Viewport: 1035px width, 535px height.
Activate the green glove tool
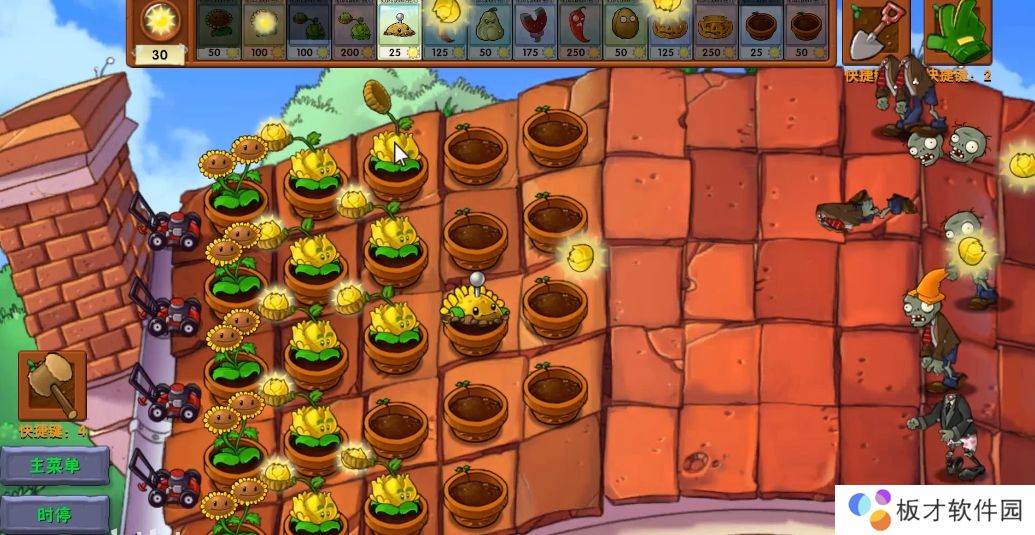(957, 32)
